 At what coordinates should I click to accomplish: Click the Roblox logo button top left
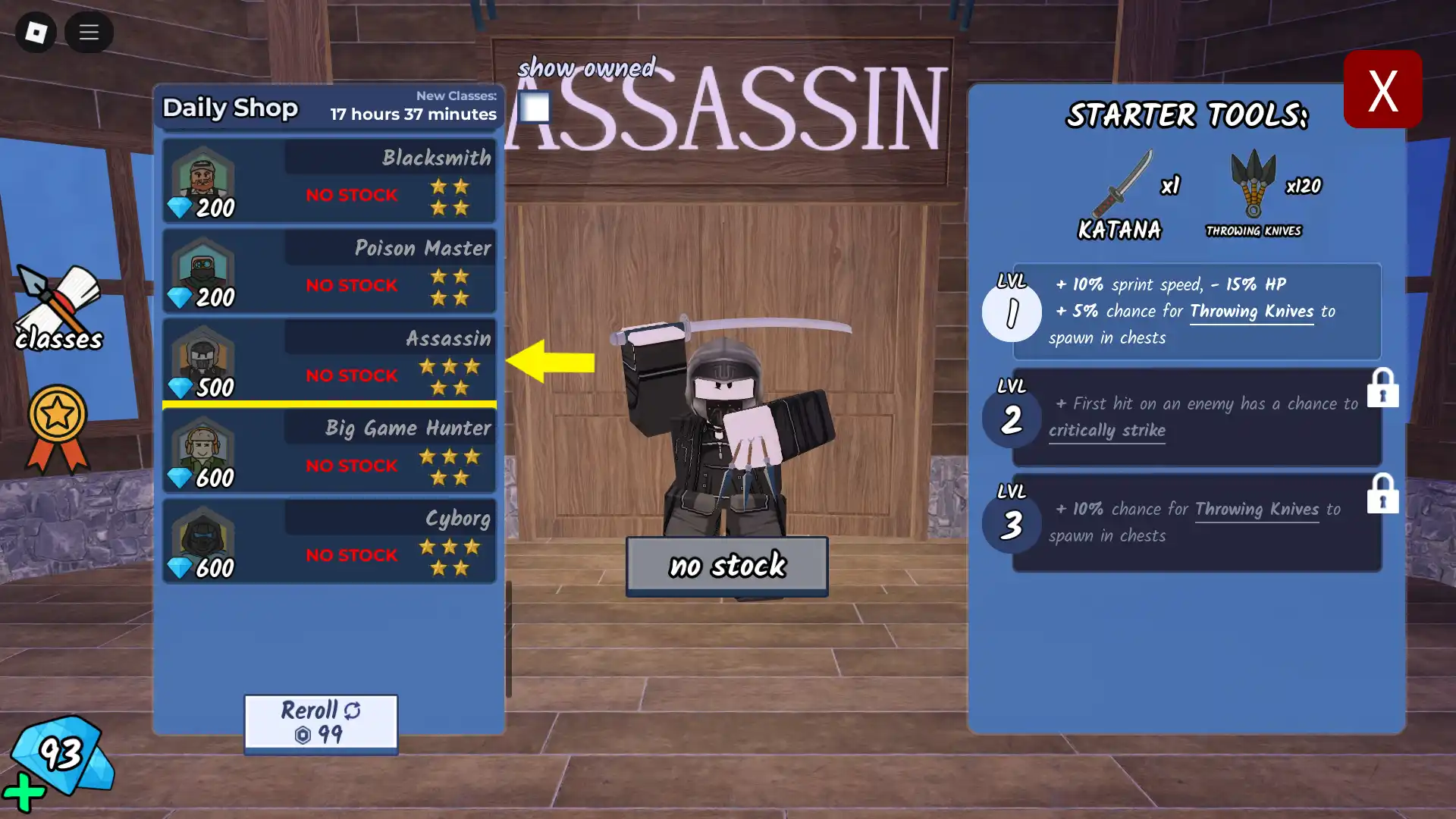[x=35, y=33]
